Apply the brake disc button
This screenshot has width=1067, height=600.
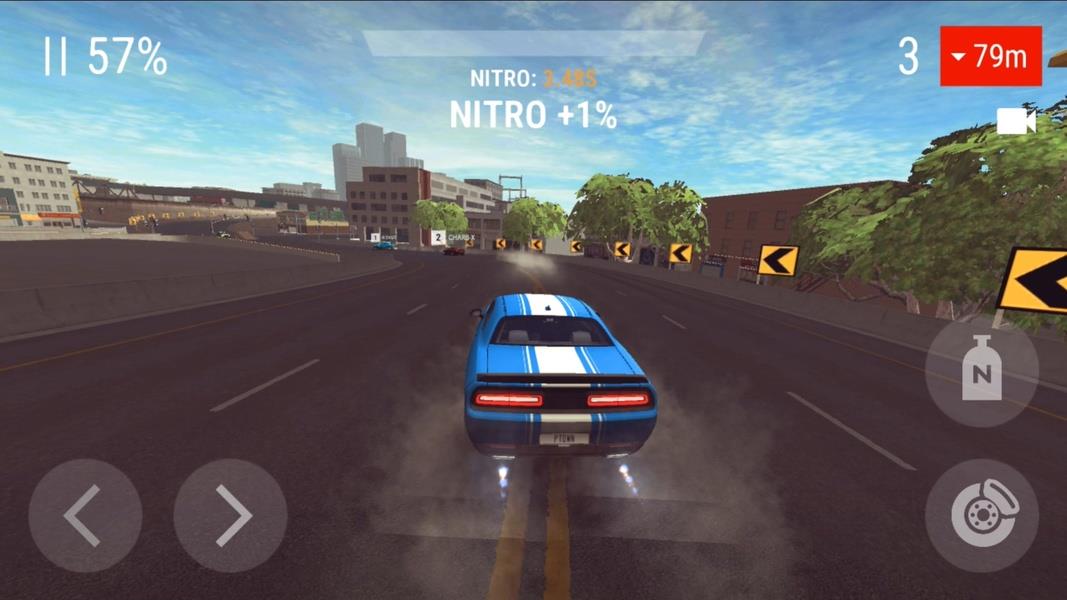pos(981,516)
